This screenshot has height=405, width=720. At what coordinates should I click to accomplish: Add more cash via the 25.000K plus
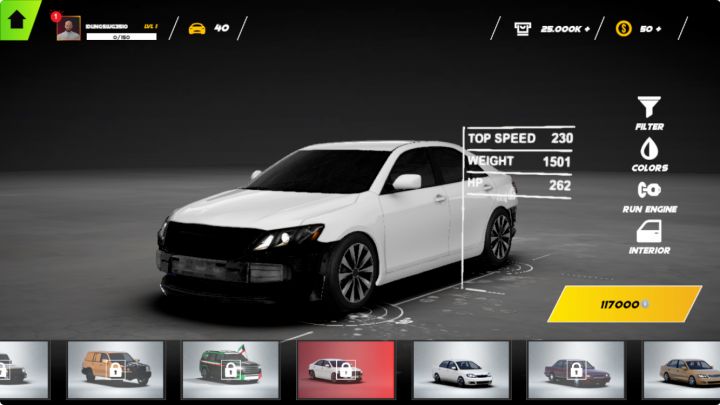pyautogui.click(x=552, y=28)
